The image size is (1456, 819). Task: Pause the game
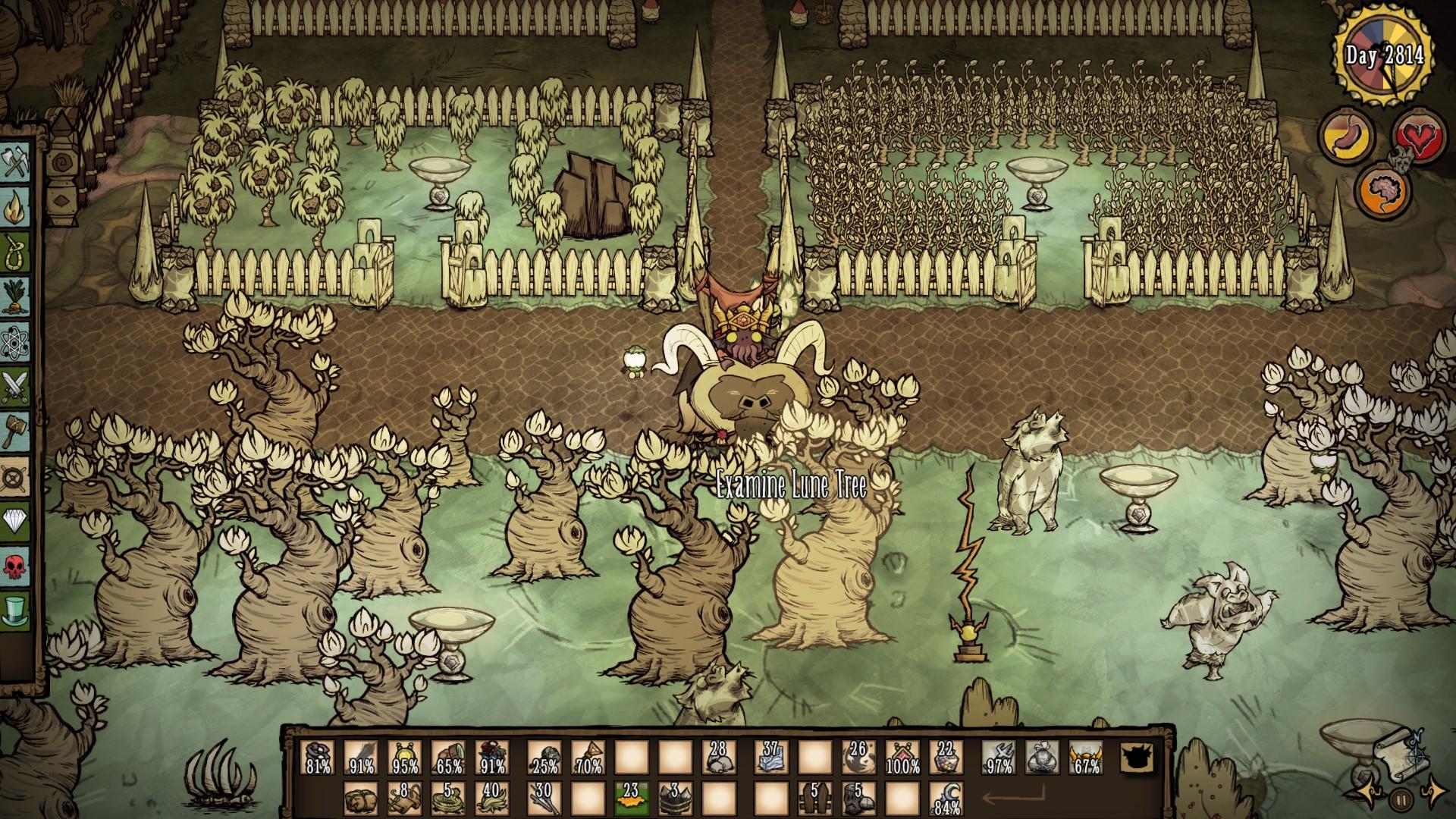tap(1400, 799)
